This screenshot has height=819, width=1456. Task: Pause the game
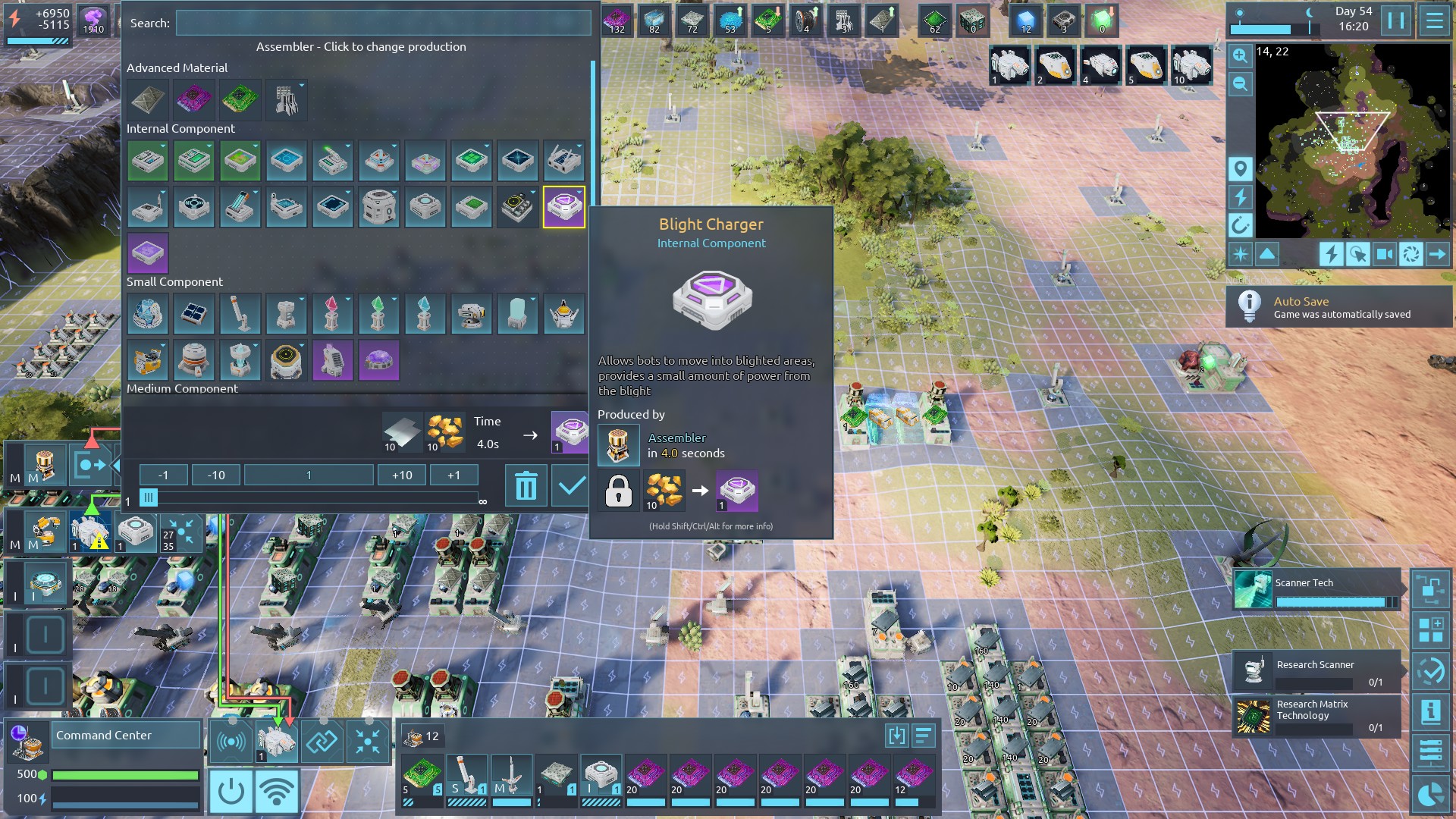click(1395, 20)
